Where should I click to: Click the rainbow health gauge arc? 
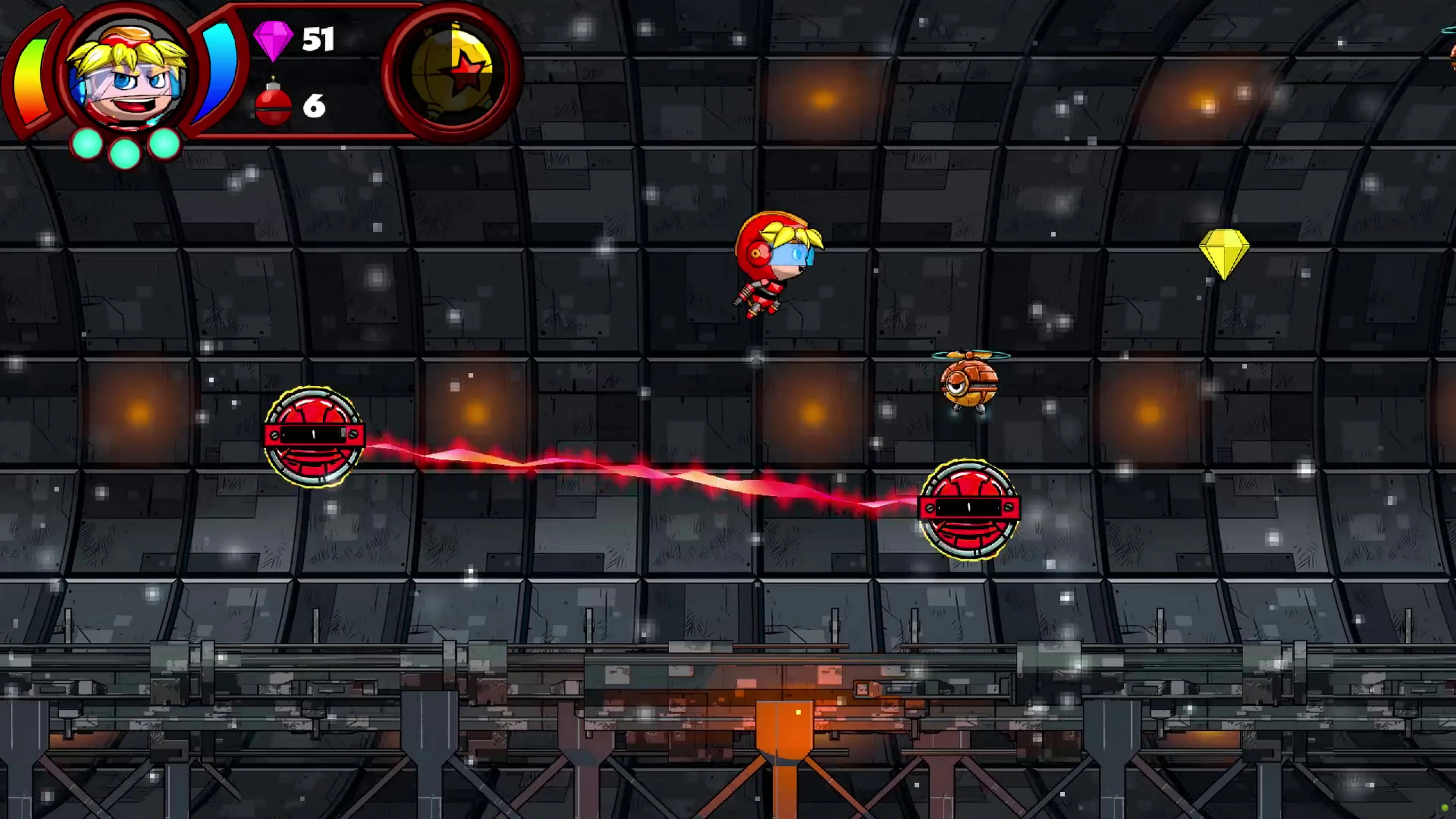[x=31, y=79]
